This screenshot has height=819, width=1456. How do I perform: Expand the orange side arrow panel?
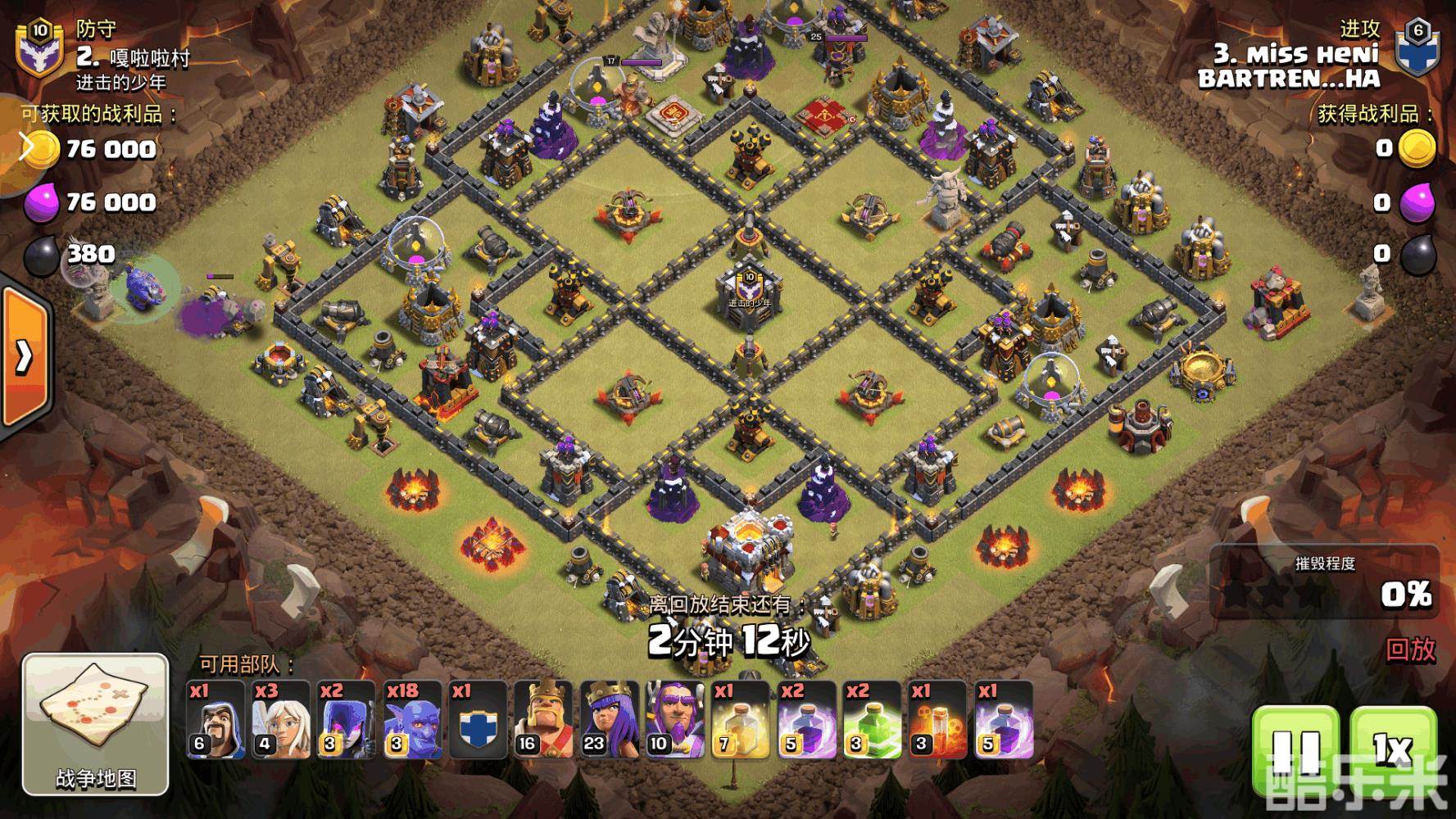(25, 355)
